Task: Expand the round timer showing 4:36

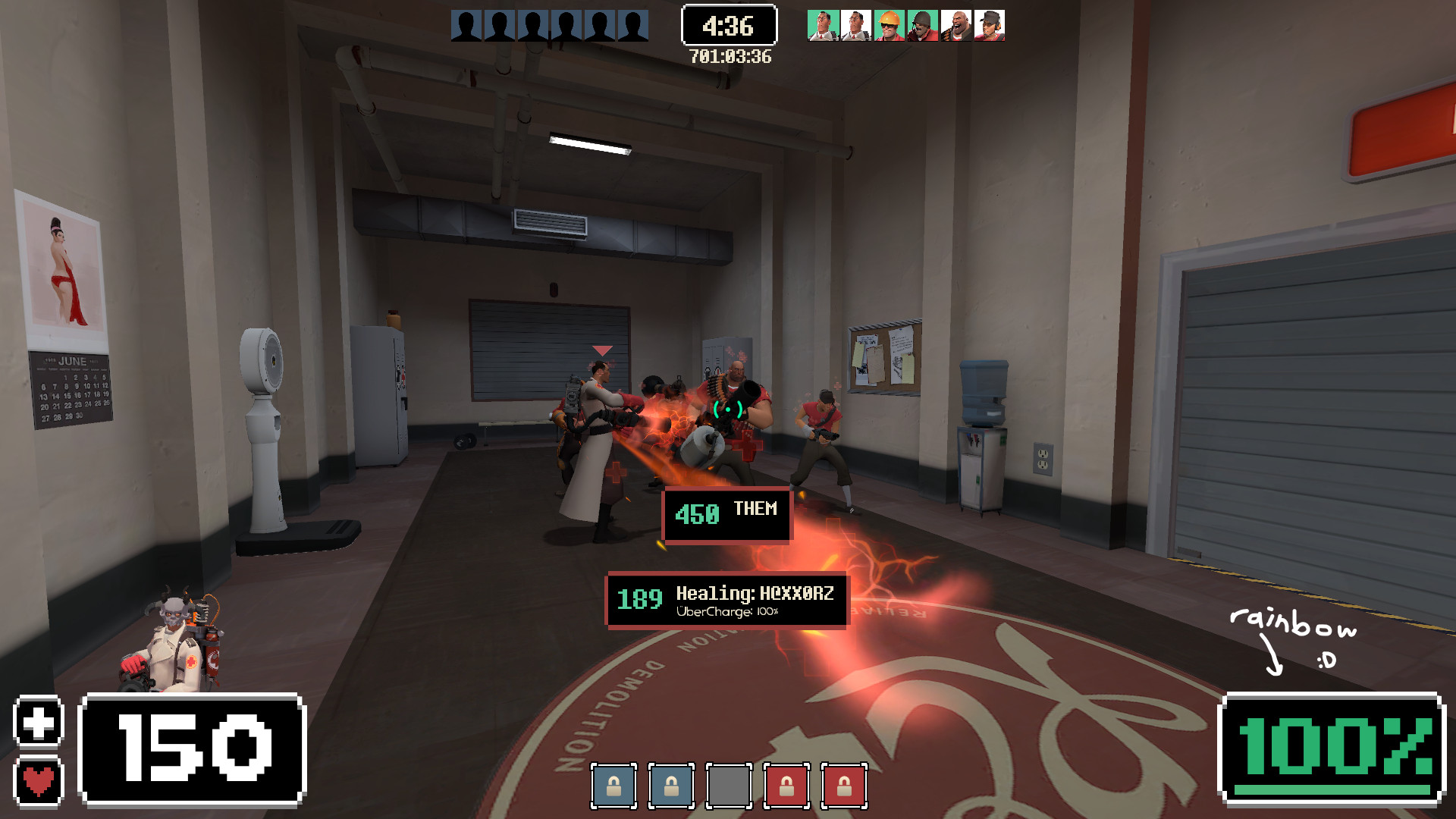Action: [x=727, y=26]
